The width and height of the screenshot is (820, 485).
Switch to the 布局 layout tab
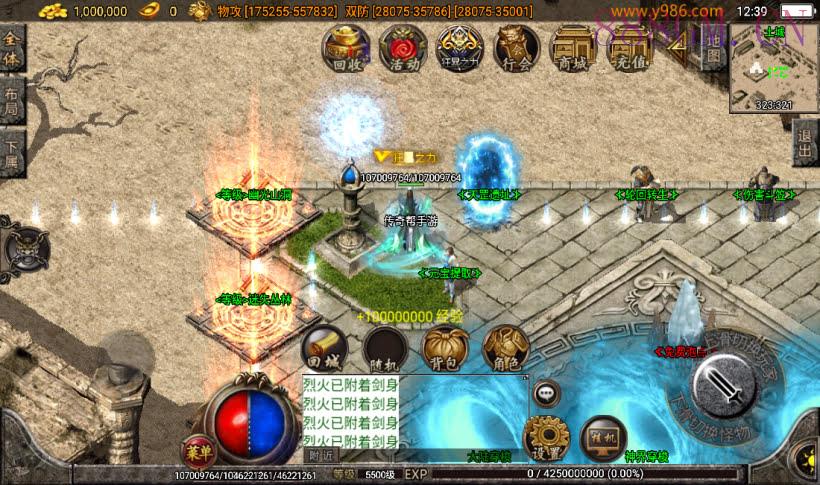pos(12,101)
